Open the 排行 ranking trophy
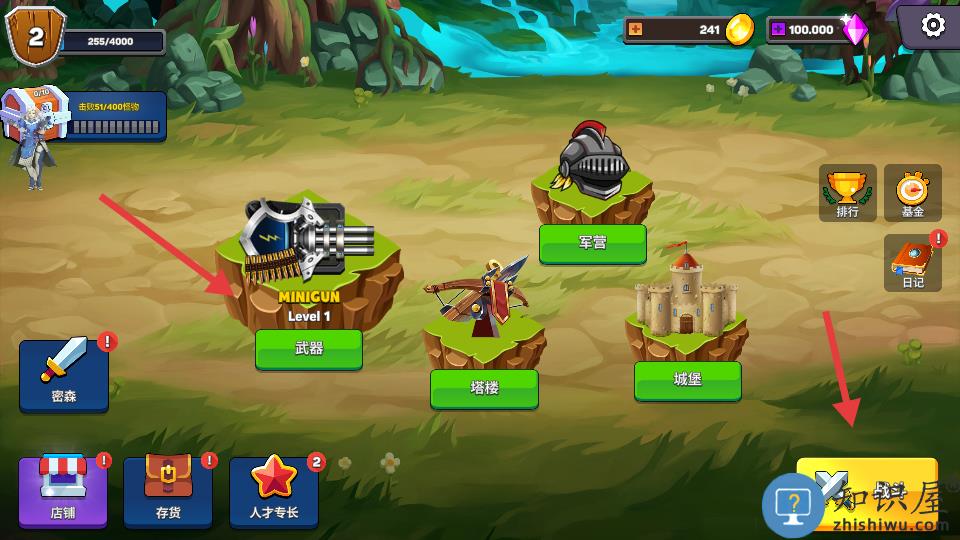 pos(847,193)
